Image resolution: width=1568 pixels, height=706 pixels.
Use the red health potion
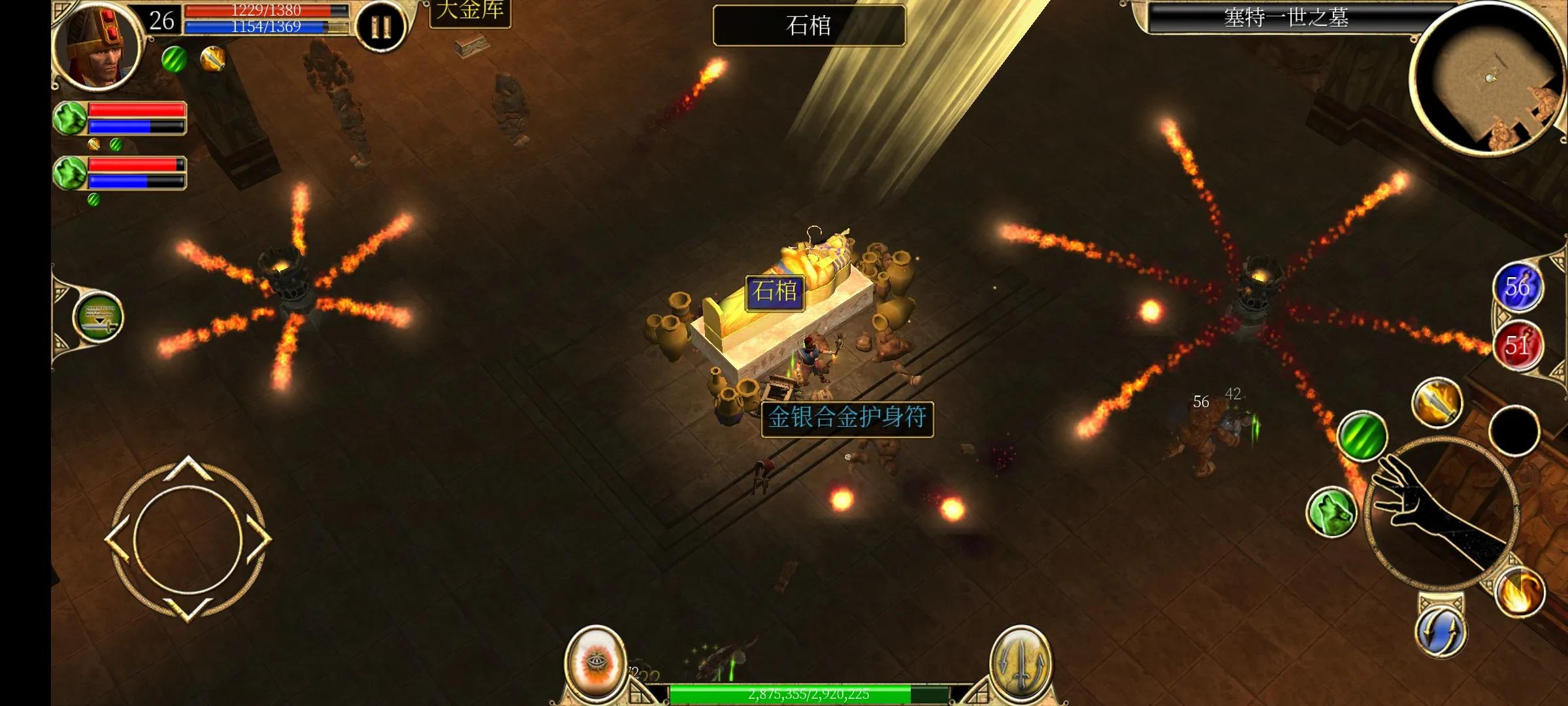point(1518,345)
